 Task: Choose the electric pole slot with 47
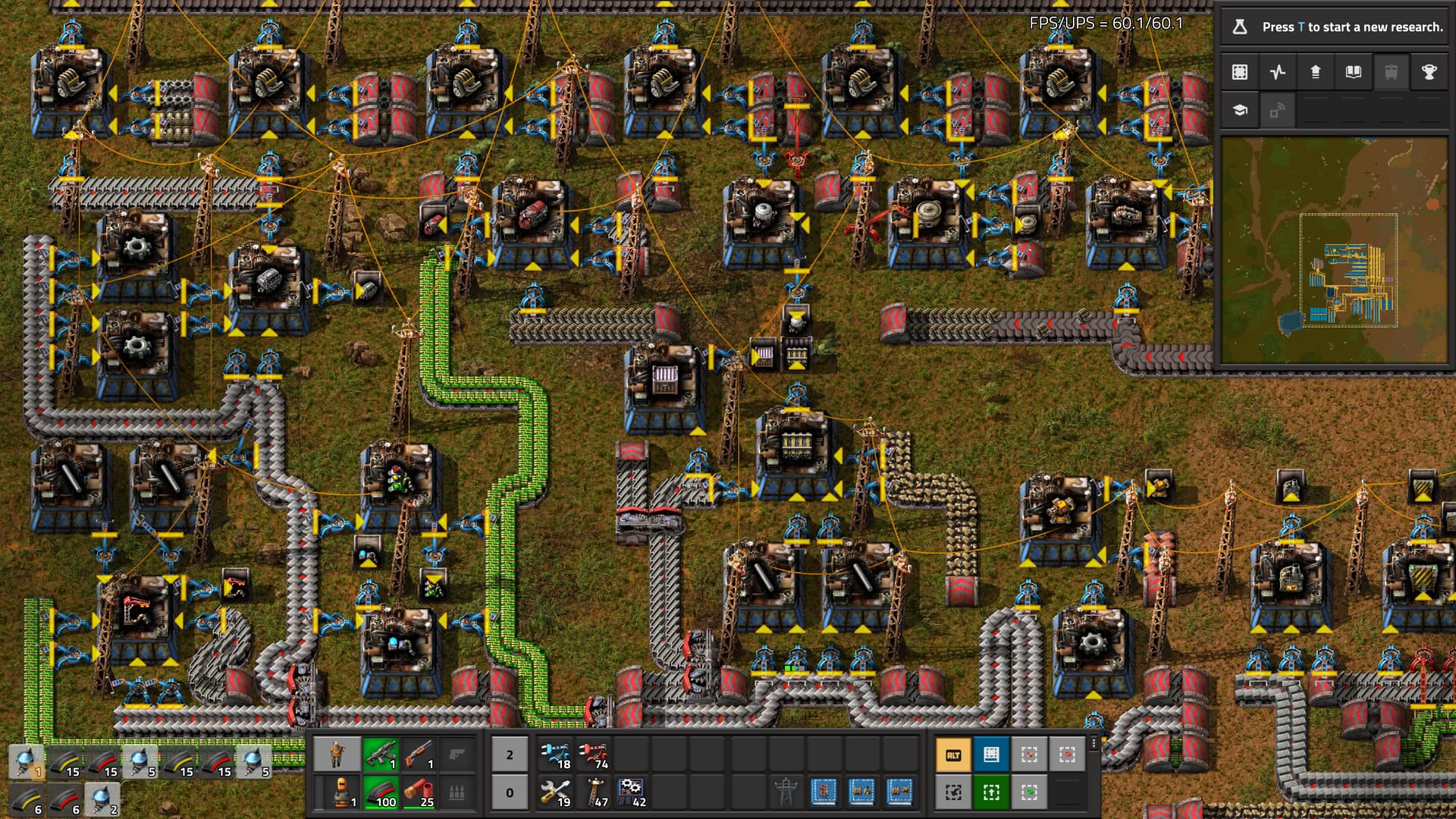point(594,792)
